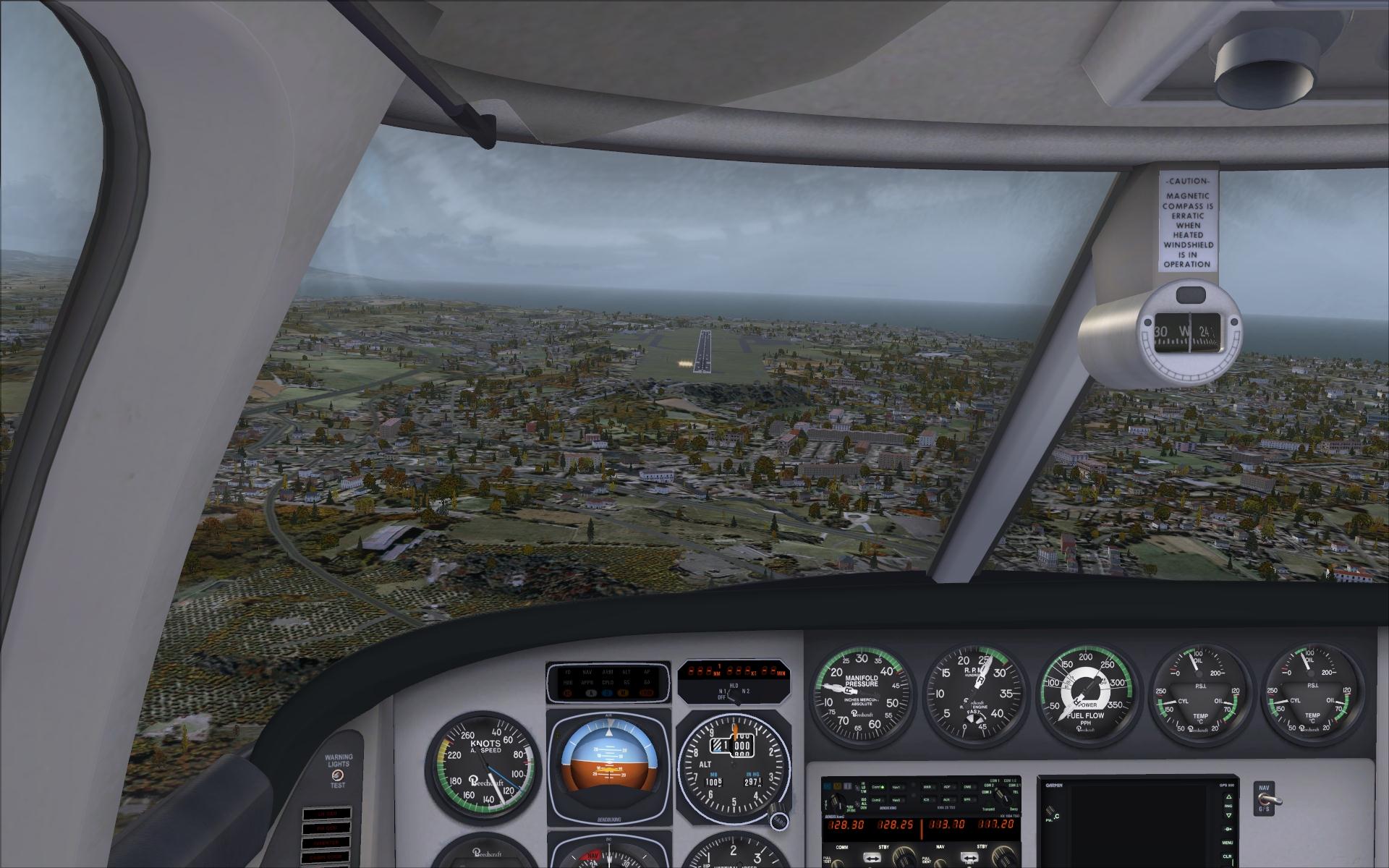Click the altimeter BARO setting knob
Image resolution: width=1389 pixels, height=868 pixels.
pyautogui.click(x=778, y=820)
